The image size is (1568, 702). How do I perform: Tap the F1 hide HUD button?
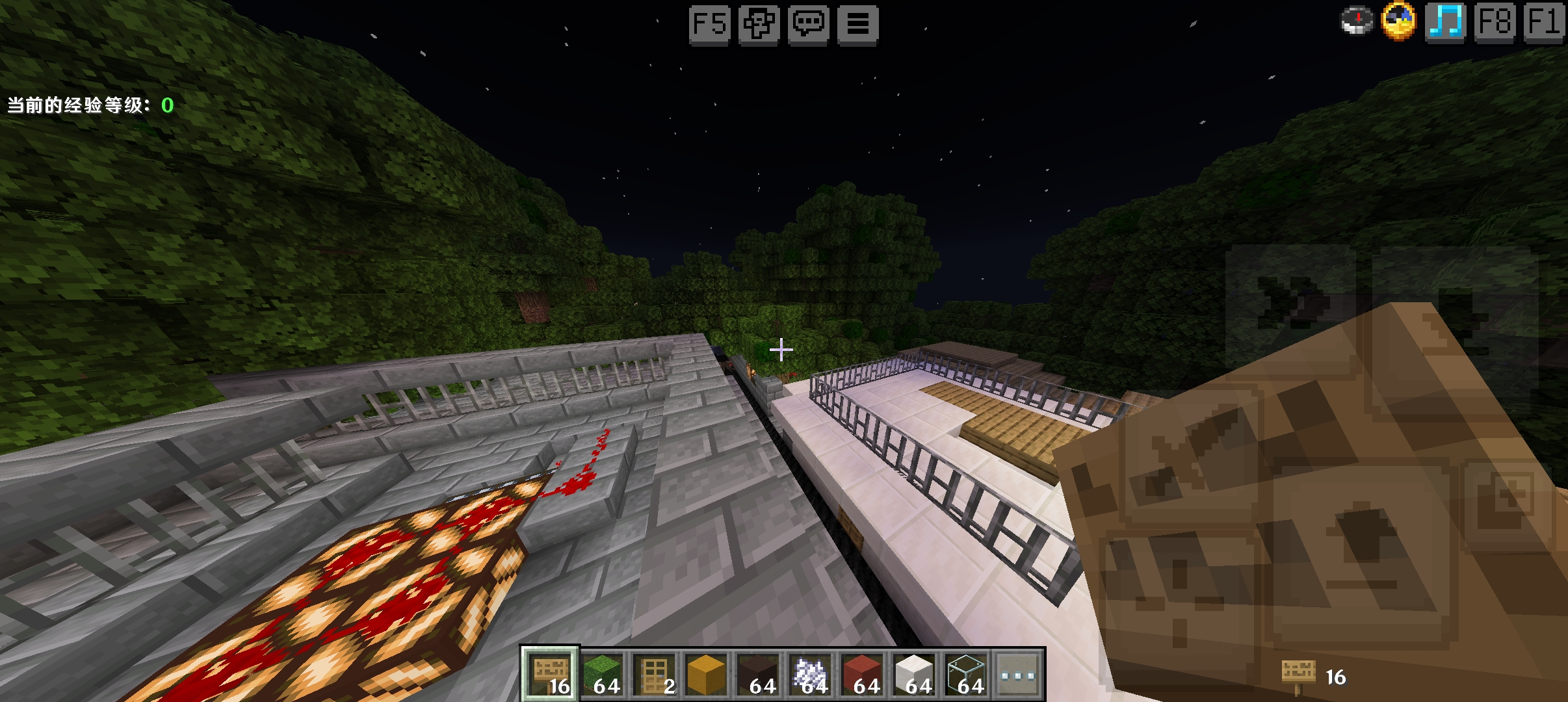[1543, 23]
